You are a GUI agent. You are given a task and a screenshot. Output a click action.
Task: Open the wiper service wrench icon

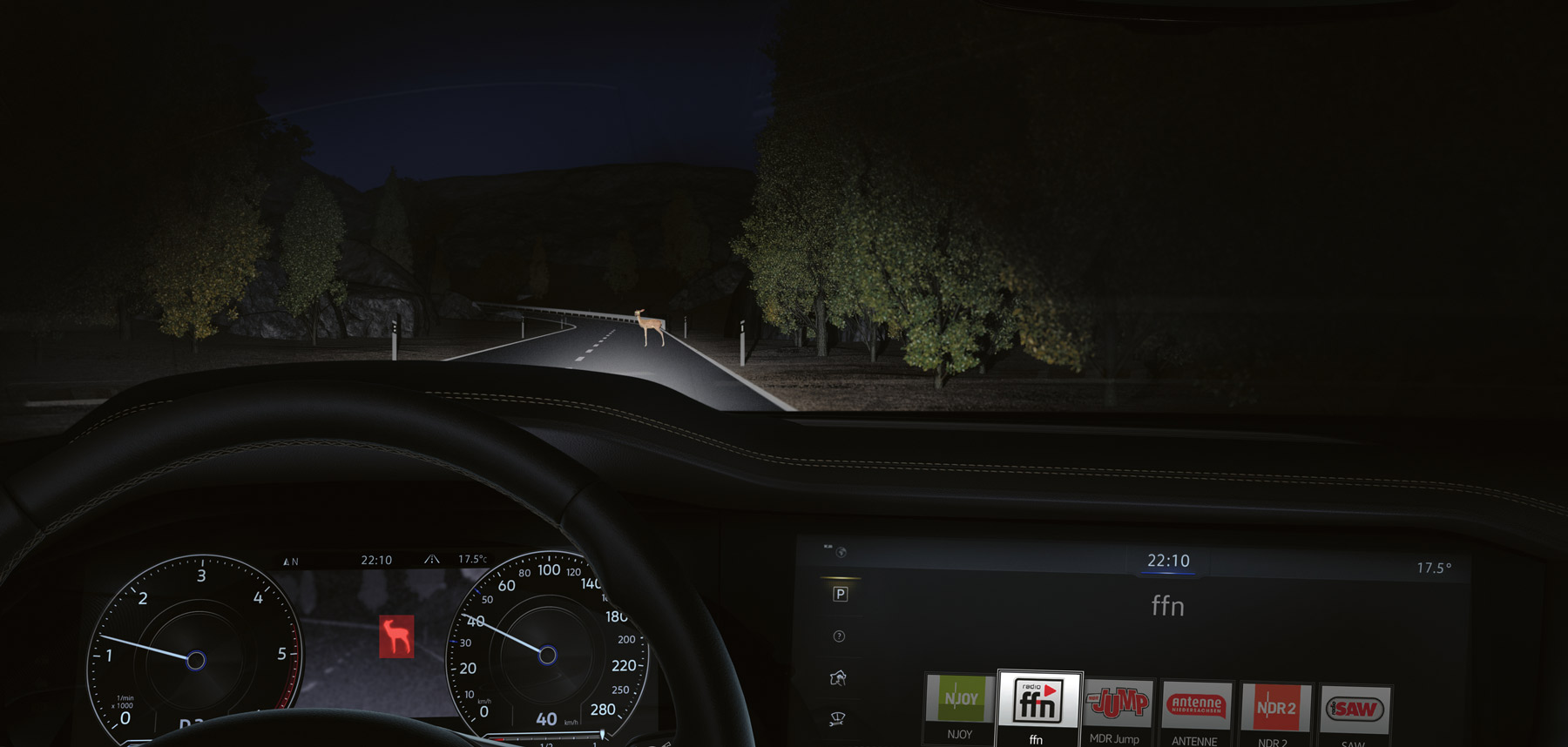pyautogui.click(x=837, y=719)
